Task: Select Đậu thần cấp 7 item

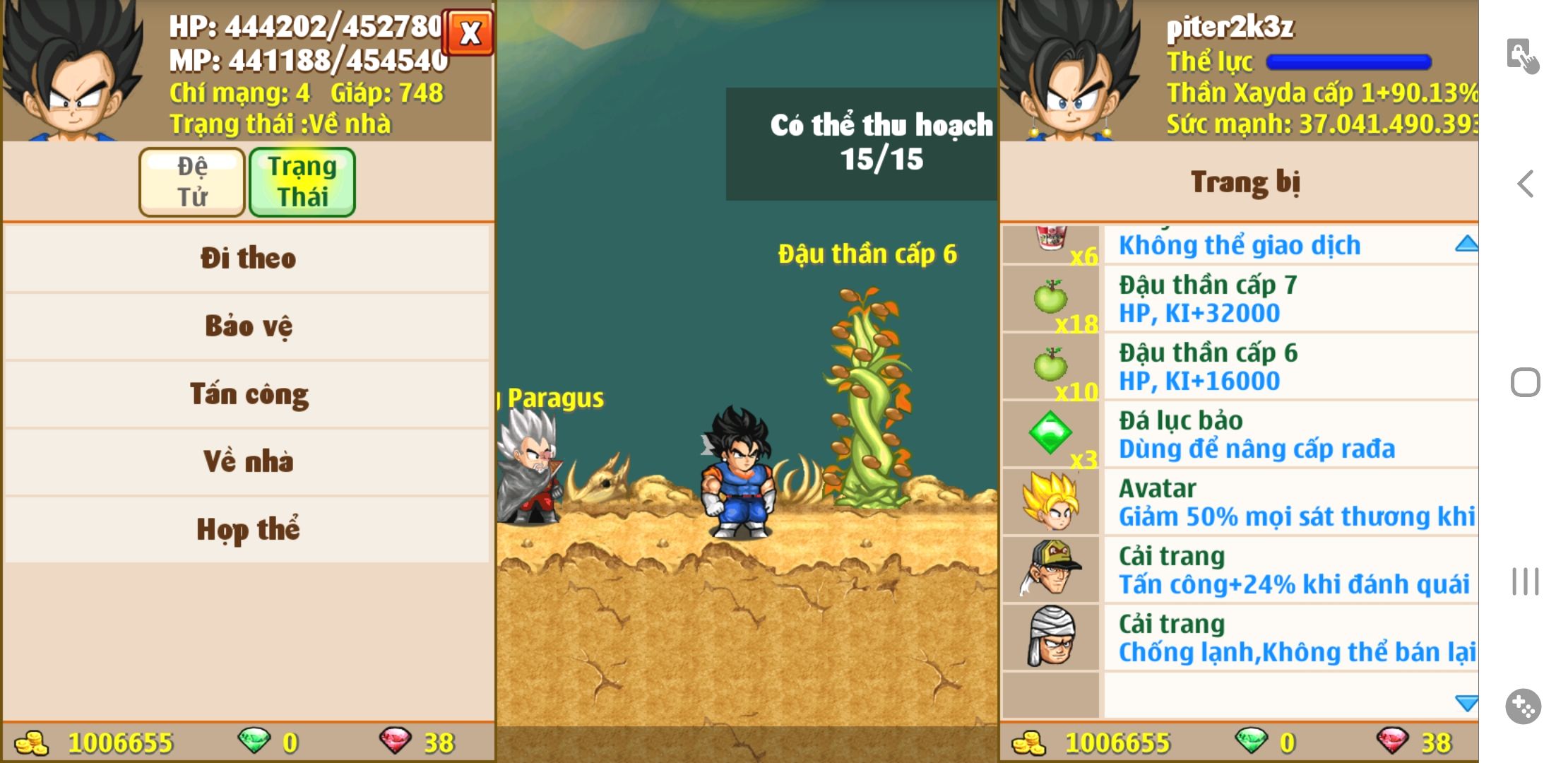Action: (x=1240, y=298)
